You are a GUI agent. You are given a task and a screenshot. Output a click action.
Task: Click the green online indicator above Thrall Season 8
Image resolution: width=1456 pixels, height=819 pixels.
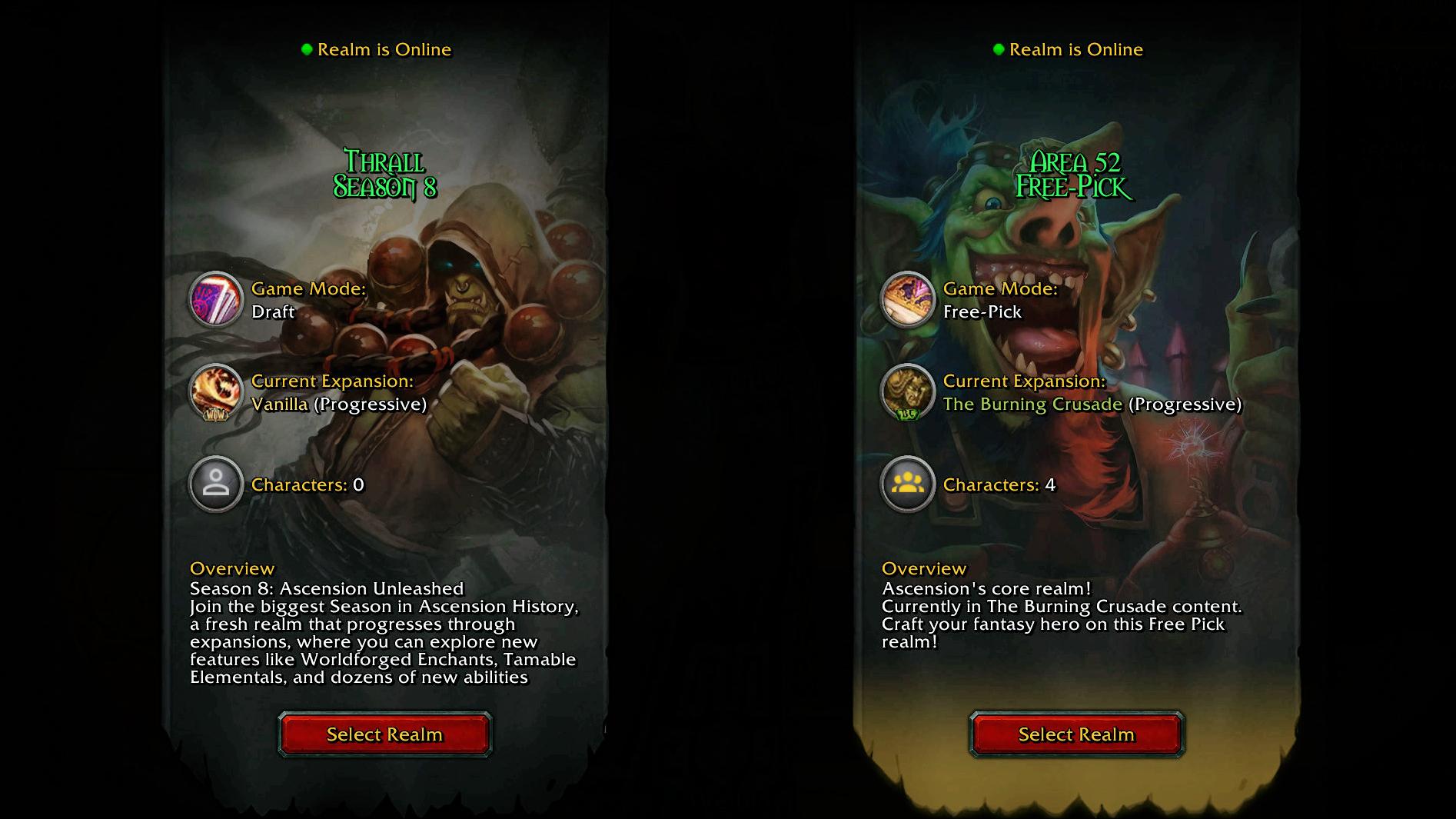(307, 48)
